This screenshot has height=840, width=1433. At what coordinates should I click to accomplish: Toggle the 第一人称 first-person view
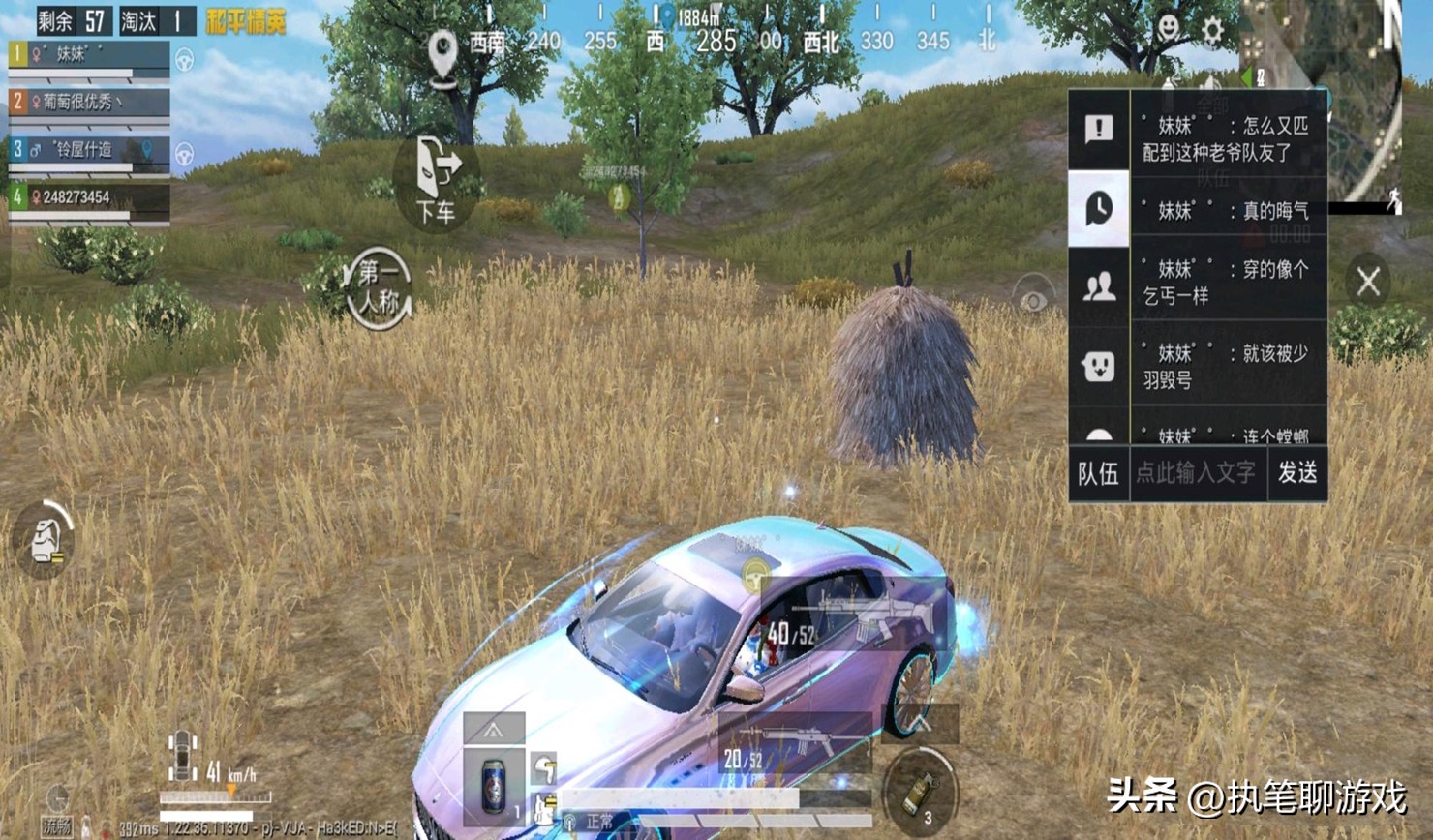click(x=378, y=287)
